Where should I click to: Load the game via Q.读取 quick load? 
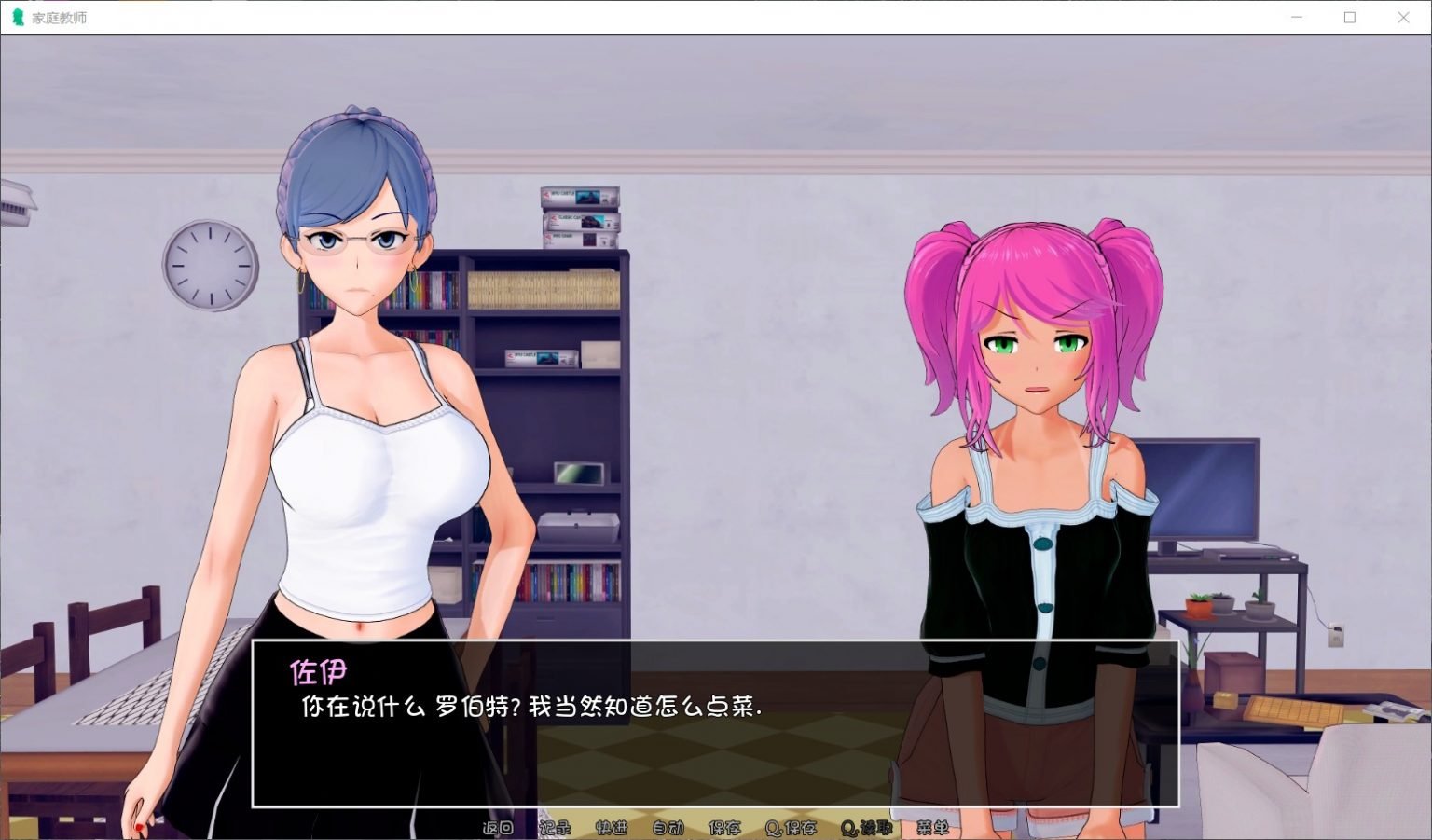click(867, 828)
